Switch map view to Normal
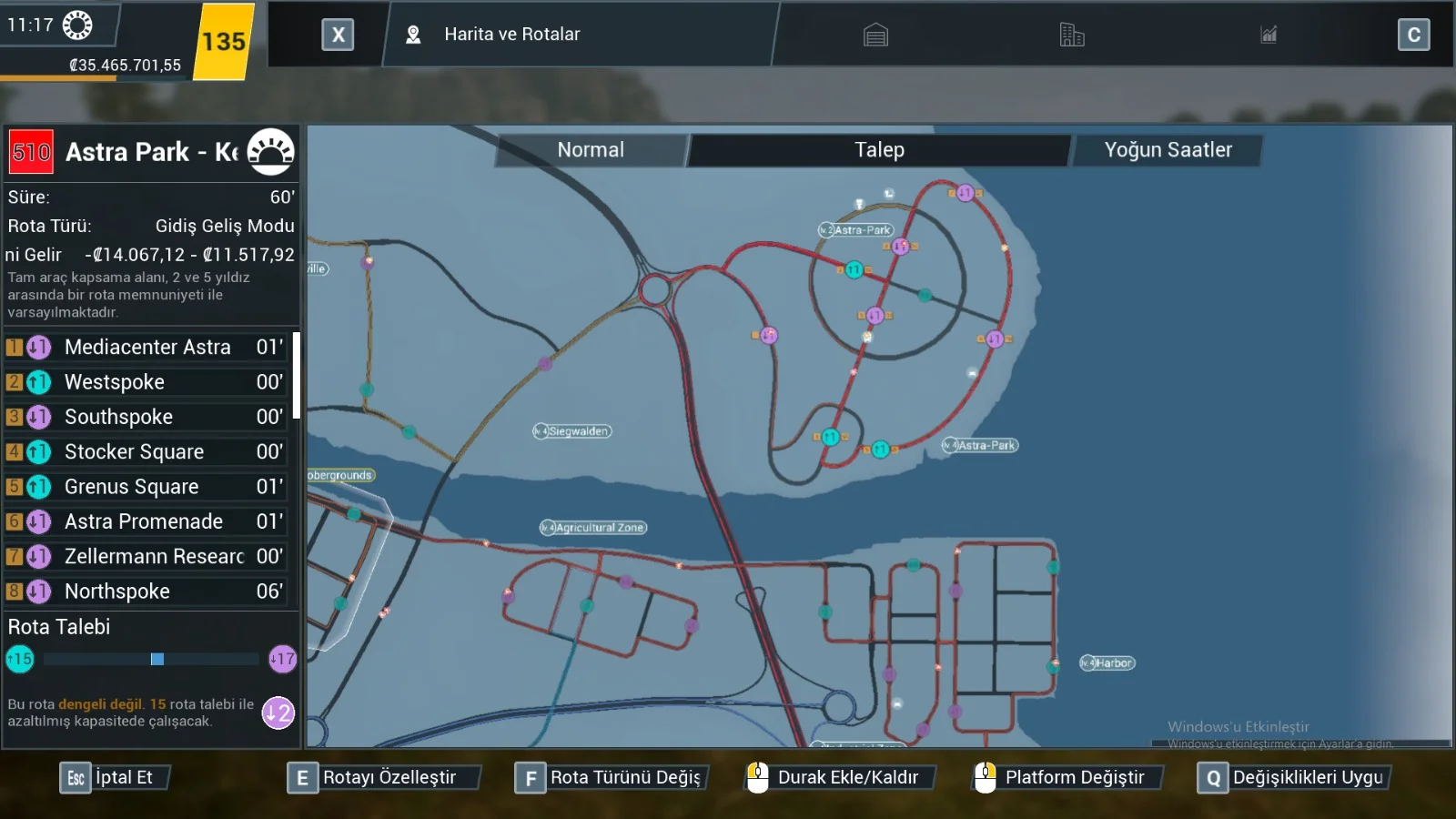Viewport: 1456px width, 819px height. pos(591,150)
